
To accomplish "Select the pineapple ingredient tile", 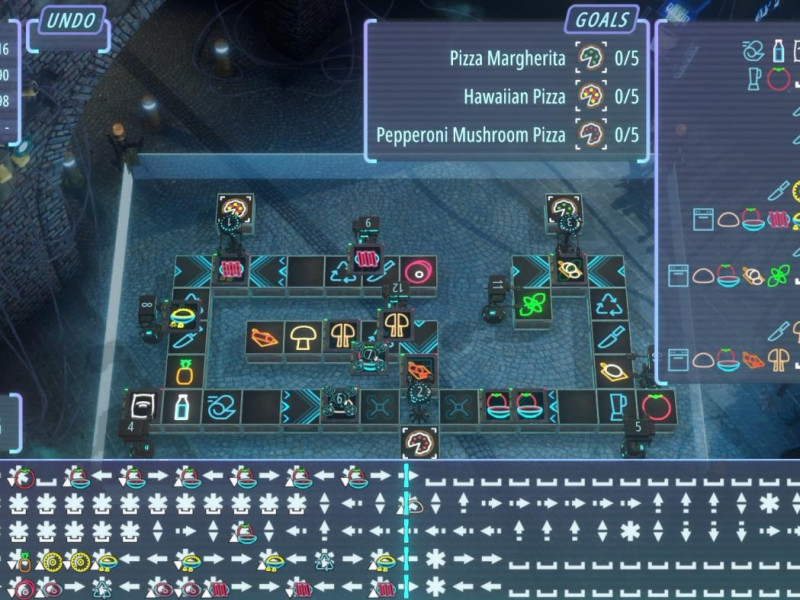I will (186, 374).
